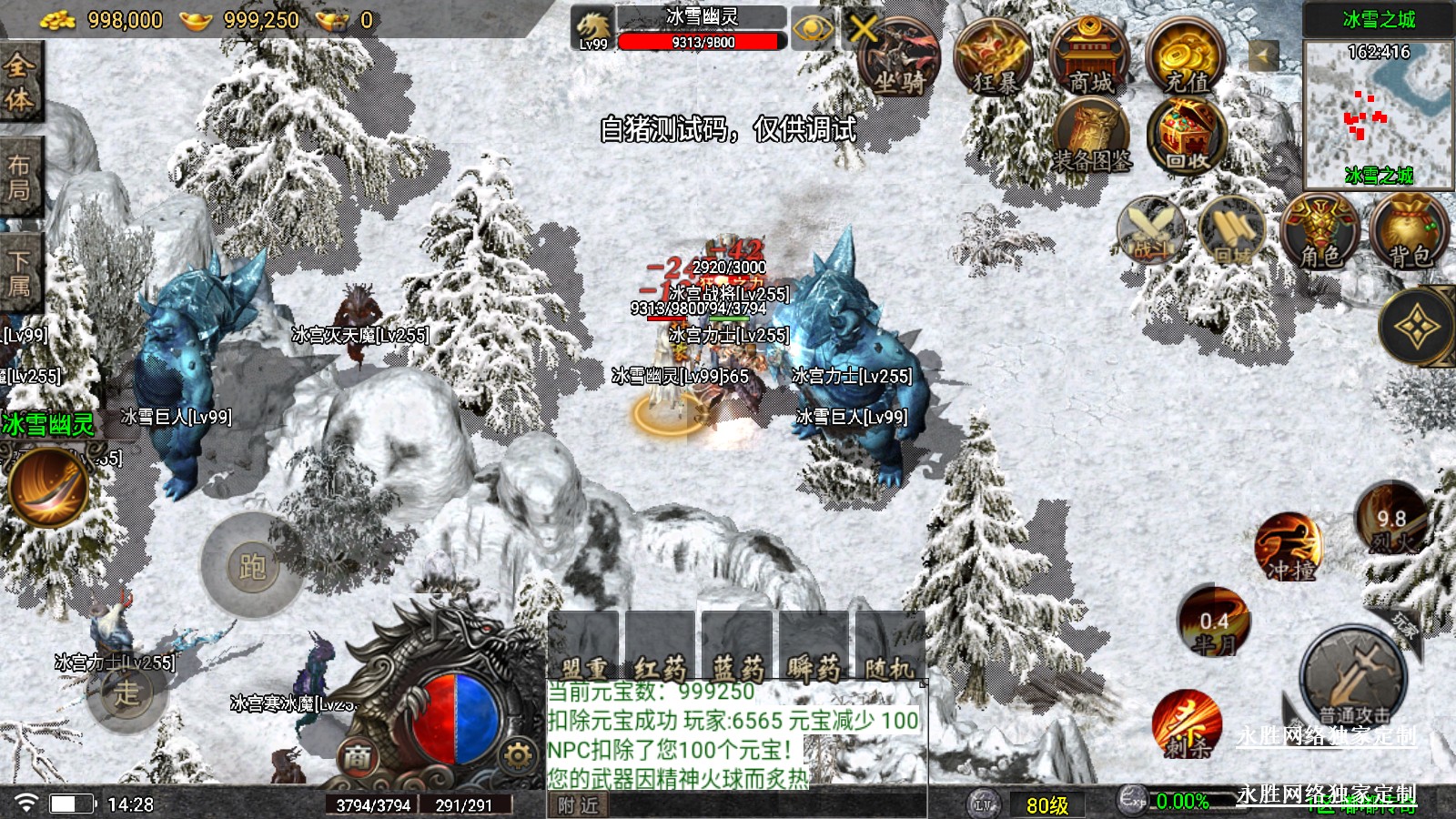Screen dimensions: 1456x819
Task: Open the 装备图鉴 equipment codex
Action: pyautogui.click(x=1091, y=137)
